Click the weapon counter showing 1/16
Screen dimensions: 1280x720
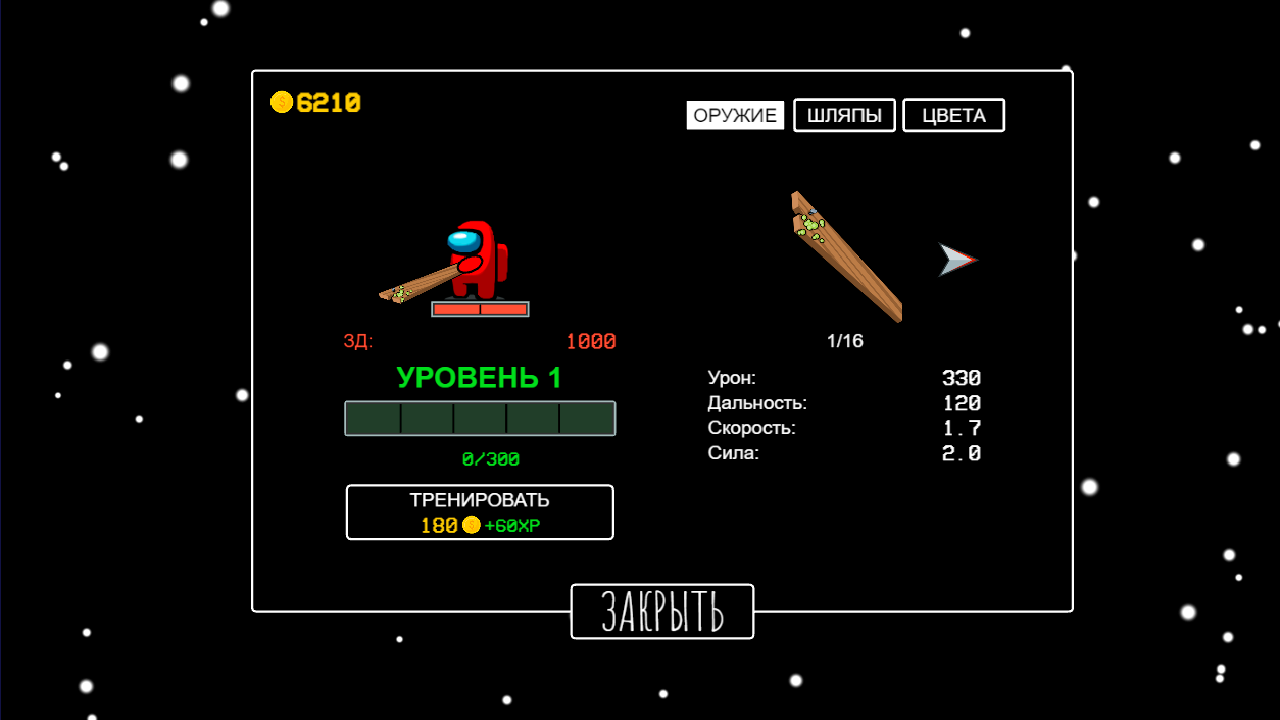847,340
